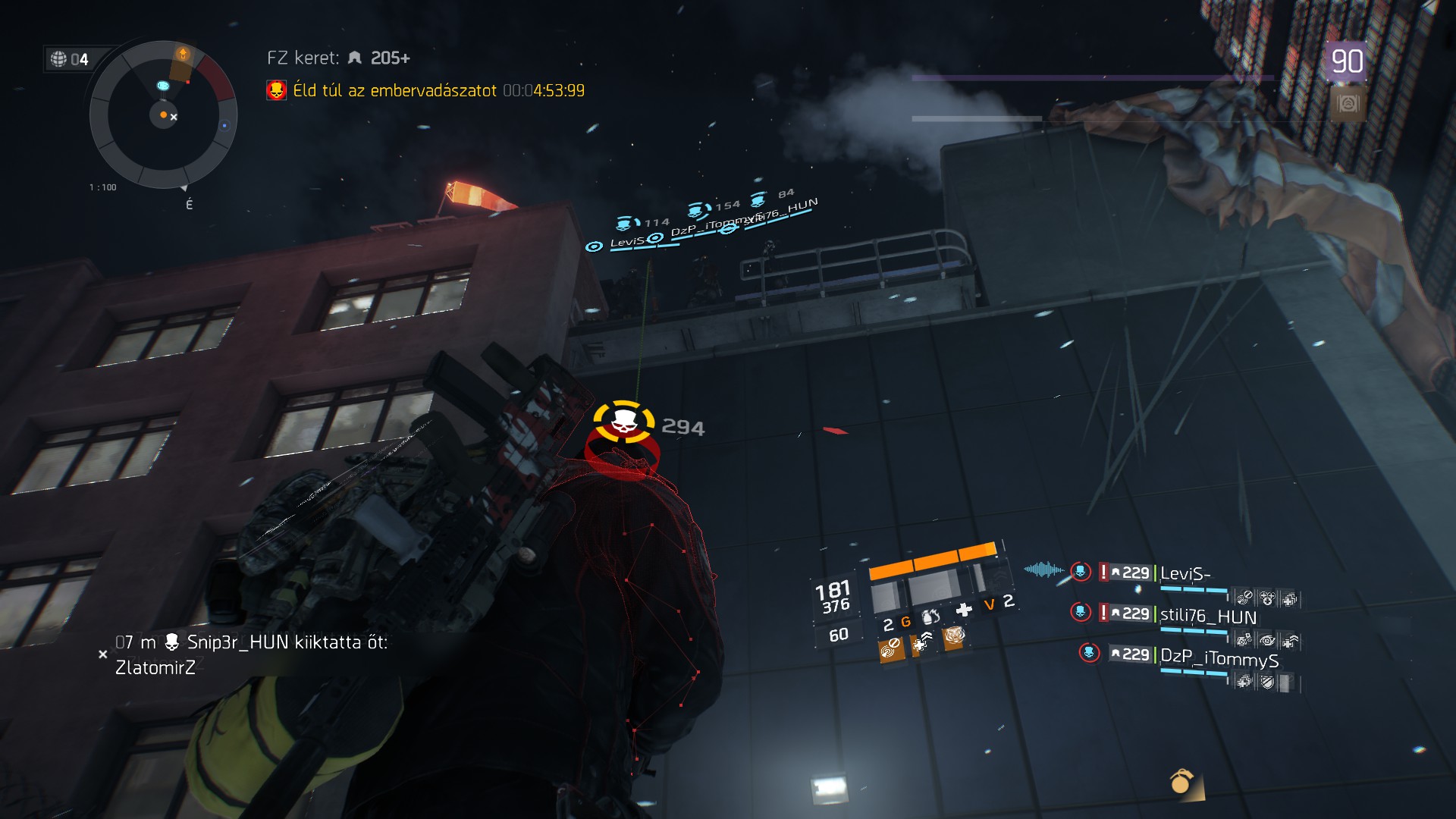Select group member DzP_iTommyS
The width and height of the screenshot is (1456, 819).
(1219, 658)
